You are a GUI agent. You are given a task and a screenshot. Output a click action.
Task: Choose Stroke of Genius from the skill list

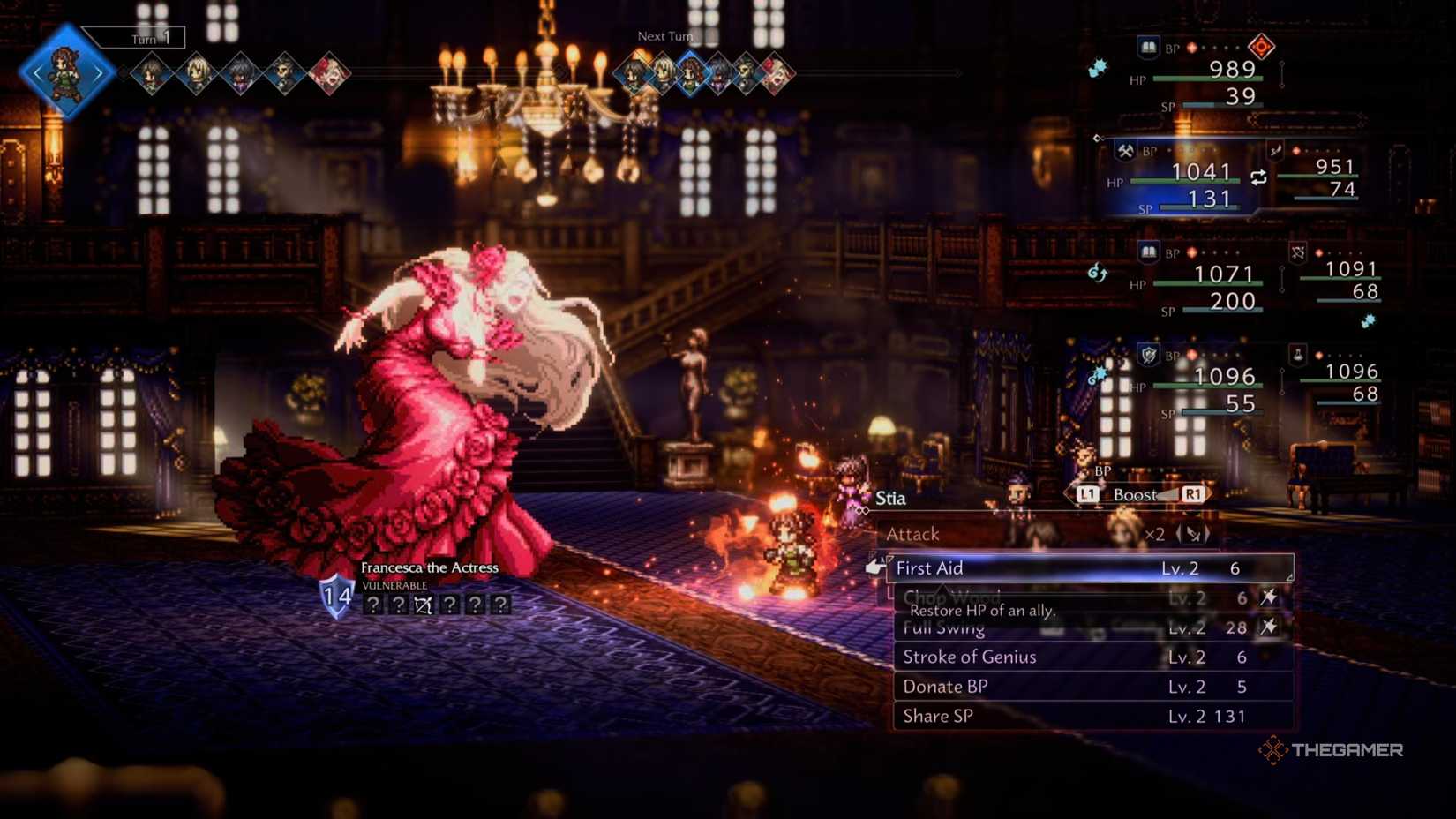[x=969, y=657]
